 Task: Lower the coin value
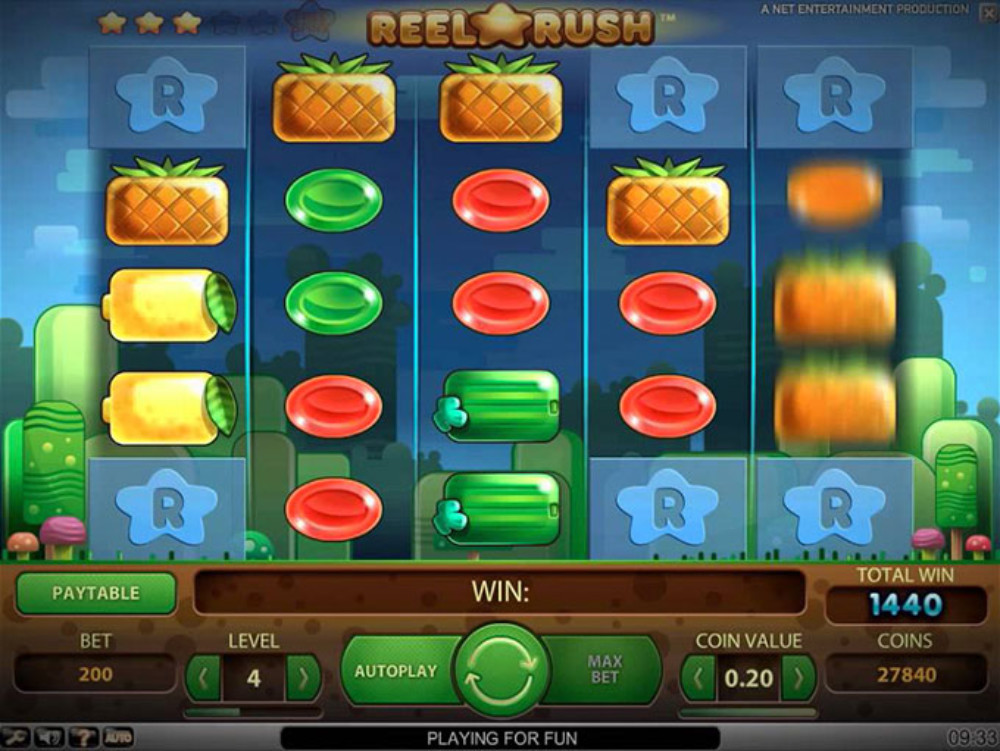tap(697, 679)
